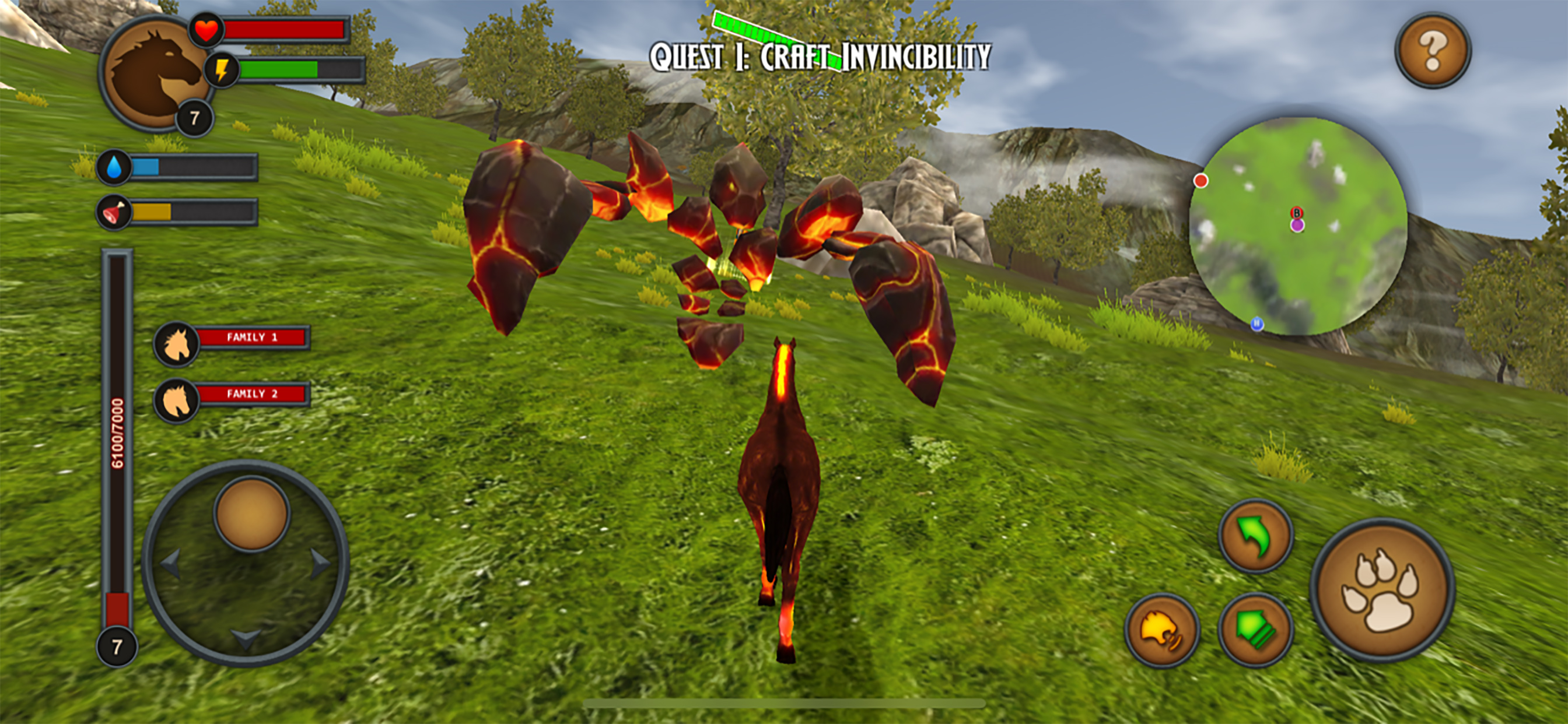Use the yellow roar ability button
Viewport: 1568px width, 724px height.
pyautogui.click(x=1161, y=631)
